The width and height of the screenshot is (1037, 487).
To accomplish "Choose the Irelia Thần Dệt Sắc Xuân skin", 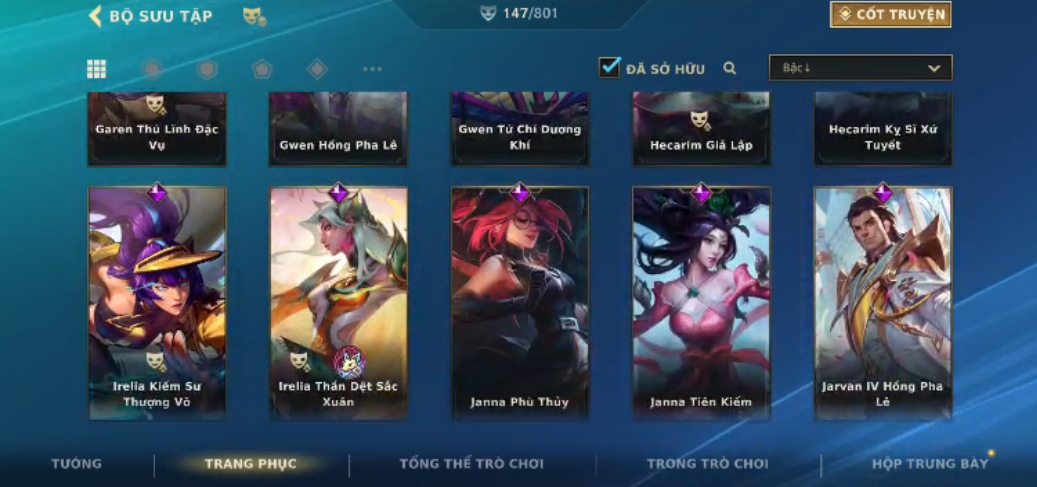I will point(338,302).
